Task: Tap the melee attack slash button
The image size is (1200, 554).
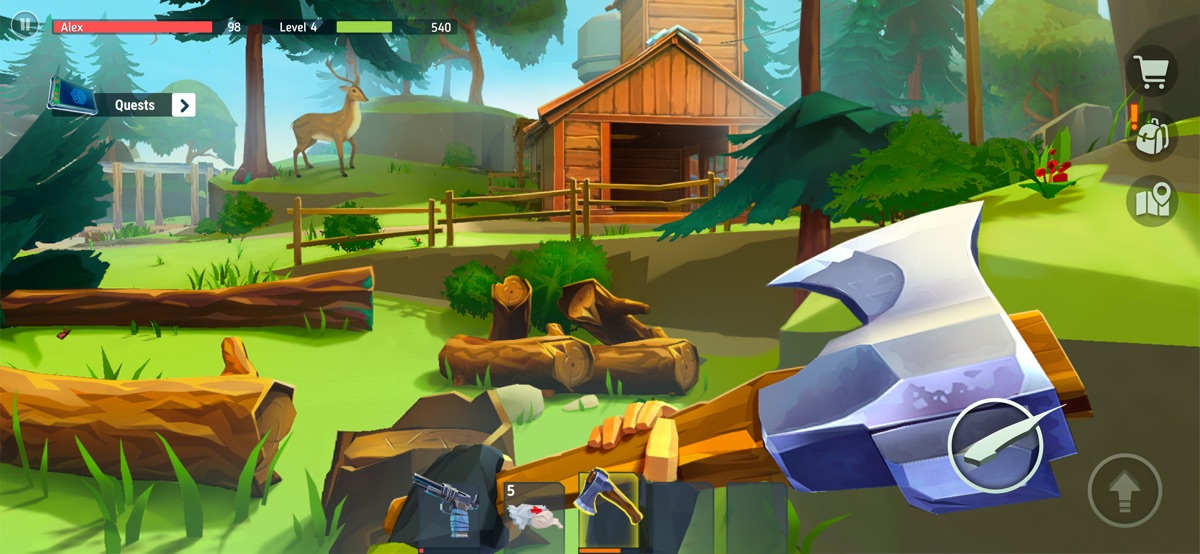Action: point(994,444)
